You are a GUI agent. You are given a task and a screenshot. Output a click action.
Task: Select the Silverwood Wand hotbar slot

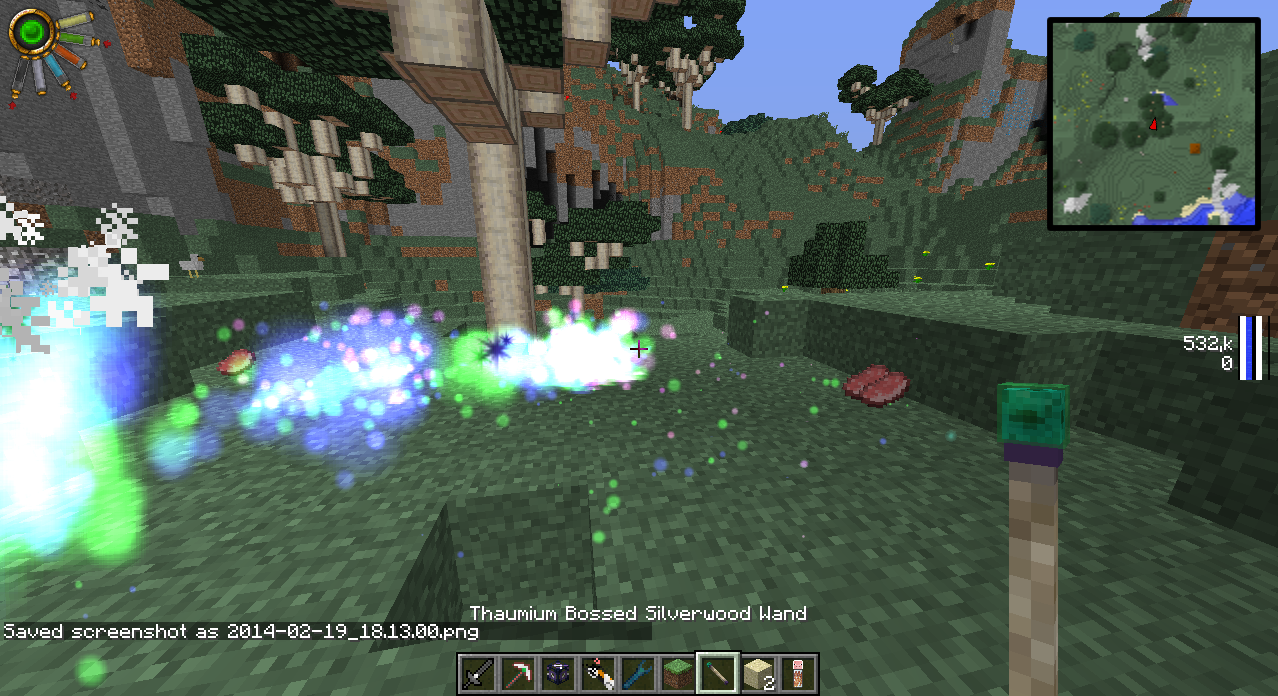[718, 674]
